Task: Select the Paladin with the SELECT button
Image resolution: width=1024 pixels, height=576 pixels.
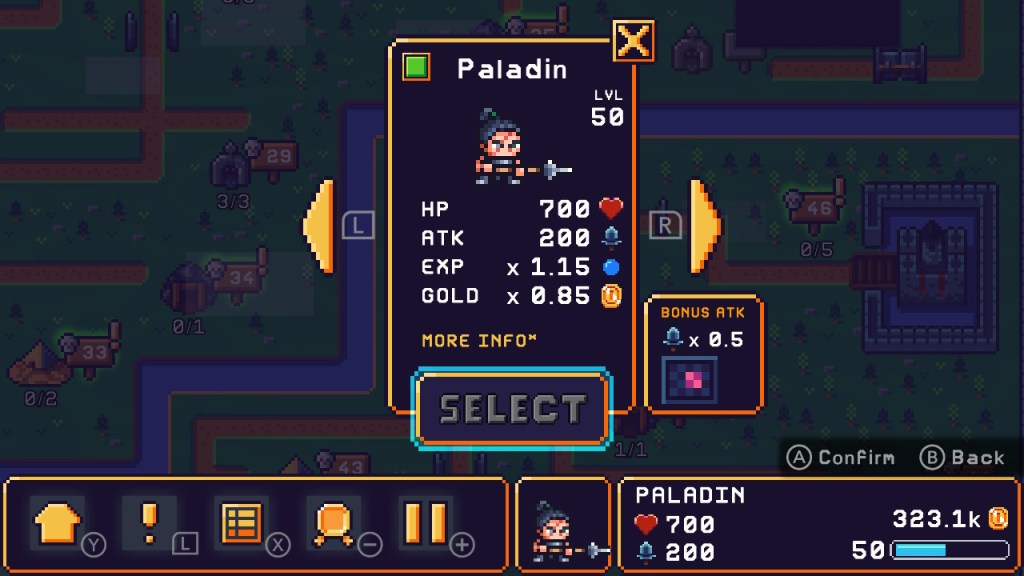Action: point(512,409)
